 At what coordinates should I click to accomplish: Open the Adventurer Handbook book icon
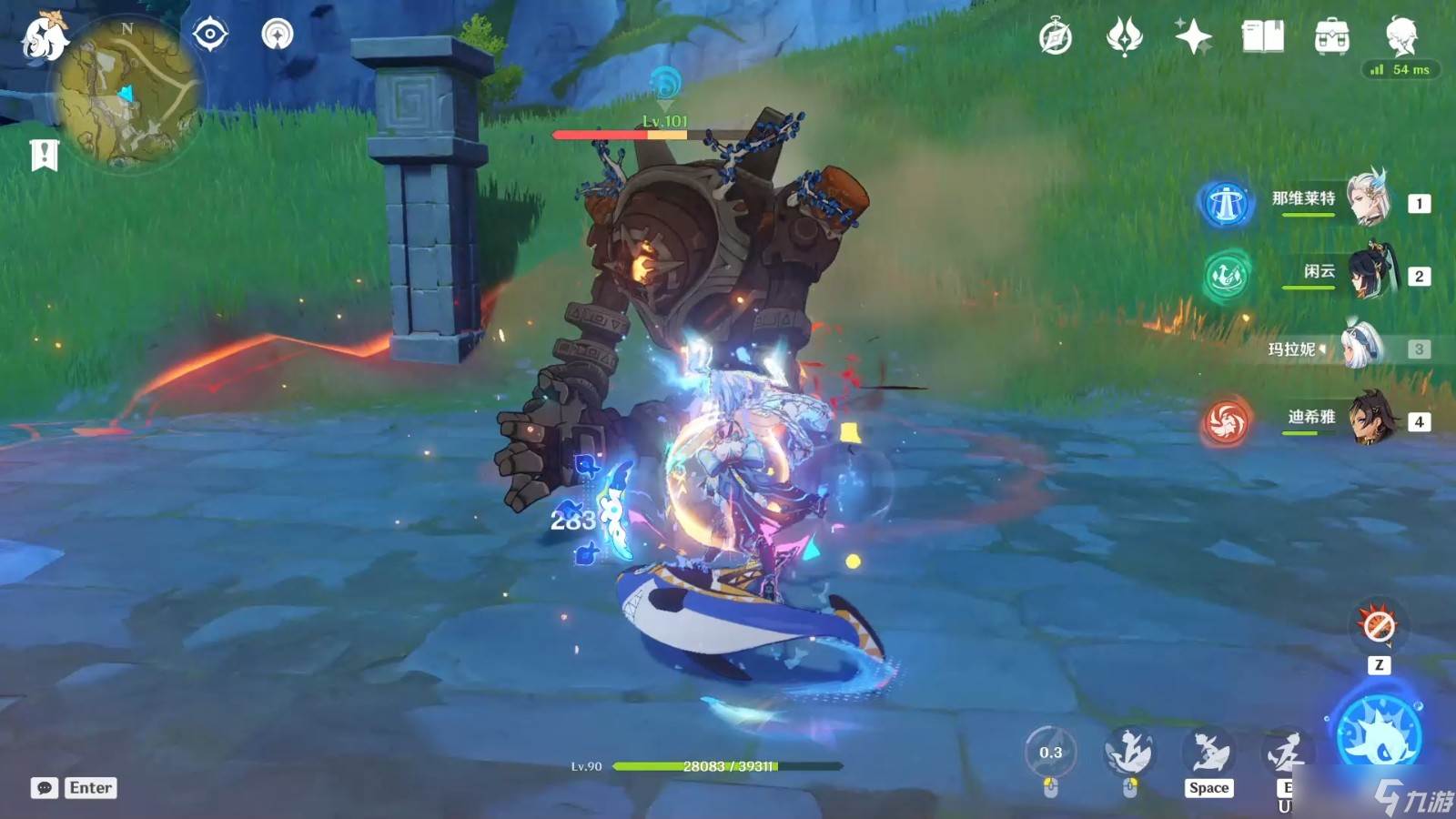pyautogui.click(x=1262, y=37)
